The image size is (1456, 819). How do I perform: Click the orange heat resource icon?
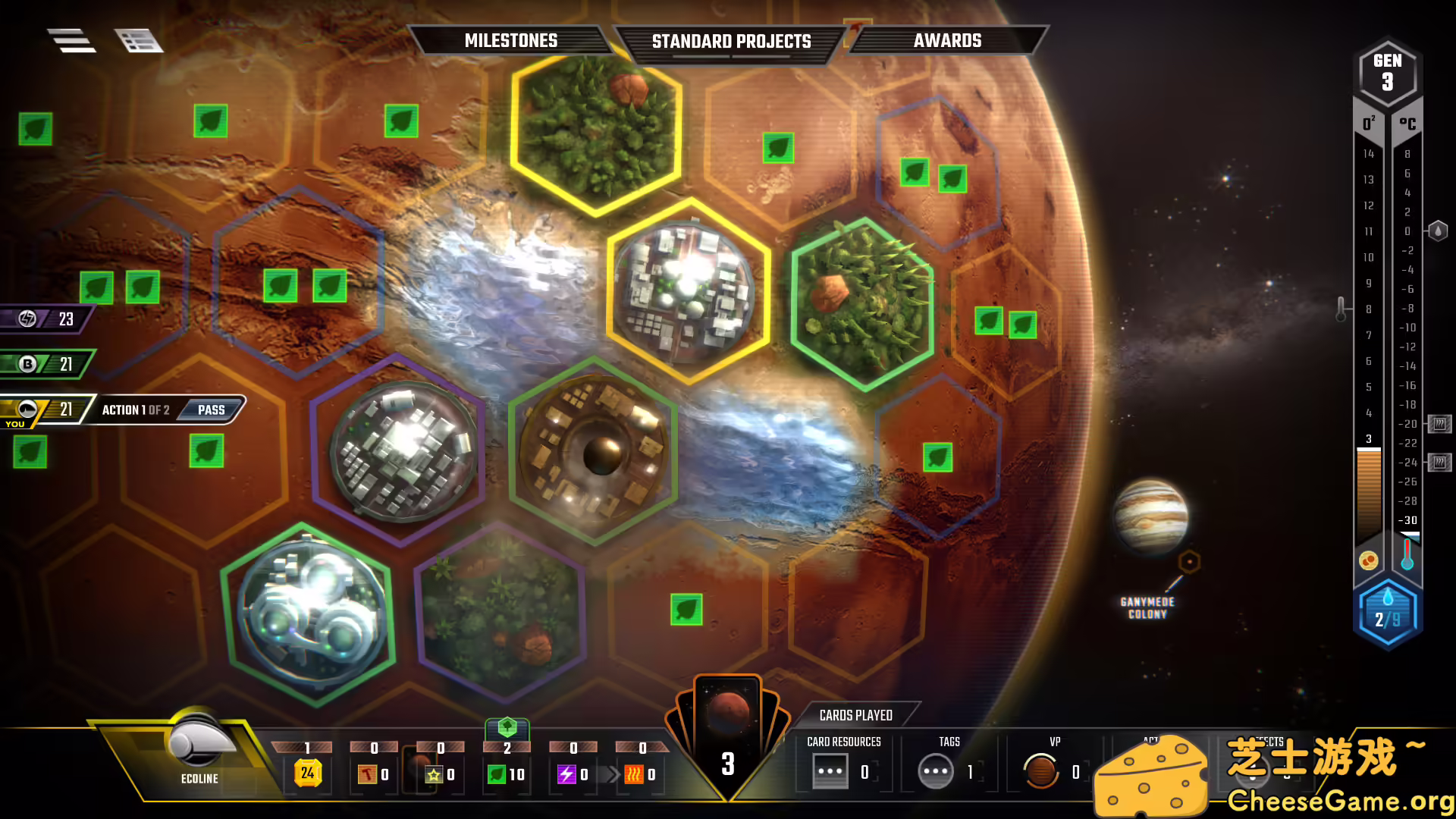634,774
